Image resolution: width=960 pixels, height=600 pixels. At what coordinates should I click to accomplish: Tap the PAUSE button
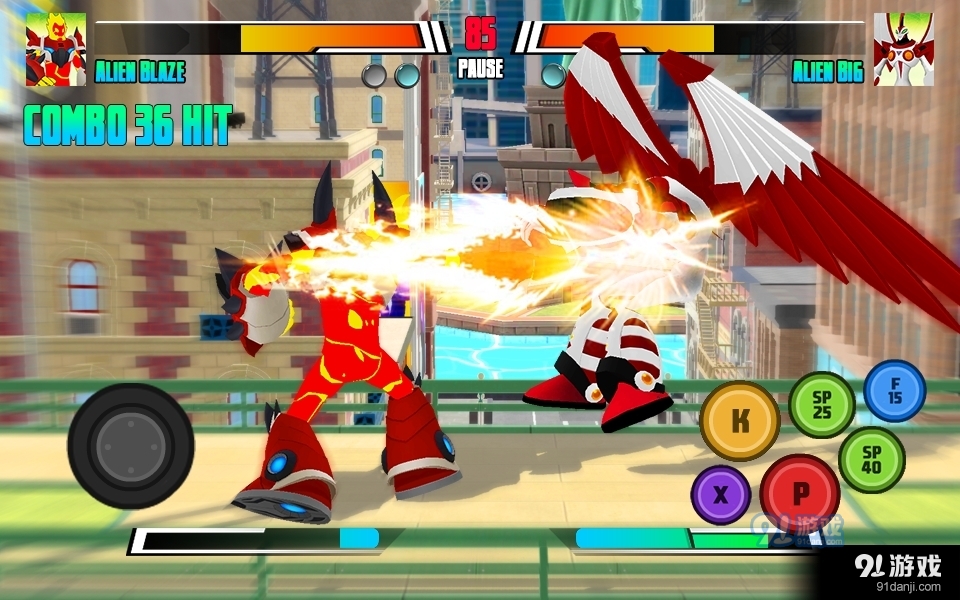click(x=480, y=70)
